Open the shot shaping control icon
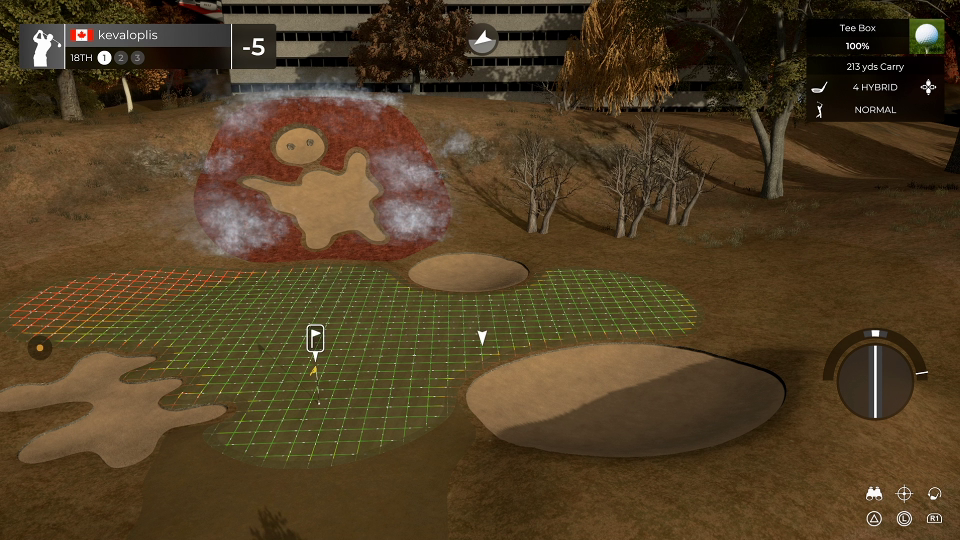This screenshot has width=960, height=540. point(929,87)
